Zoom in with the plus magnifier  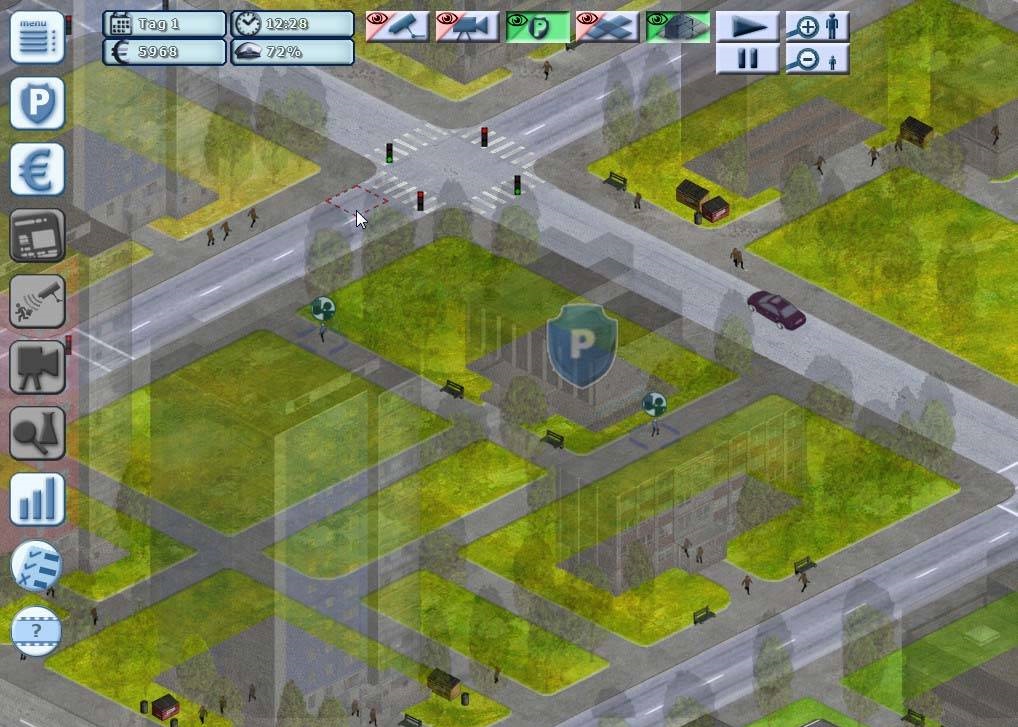[x=817, y=26]
